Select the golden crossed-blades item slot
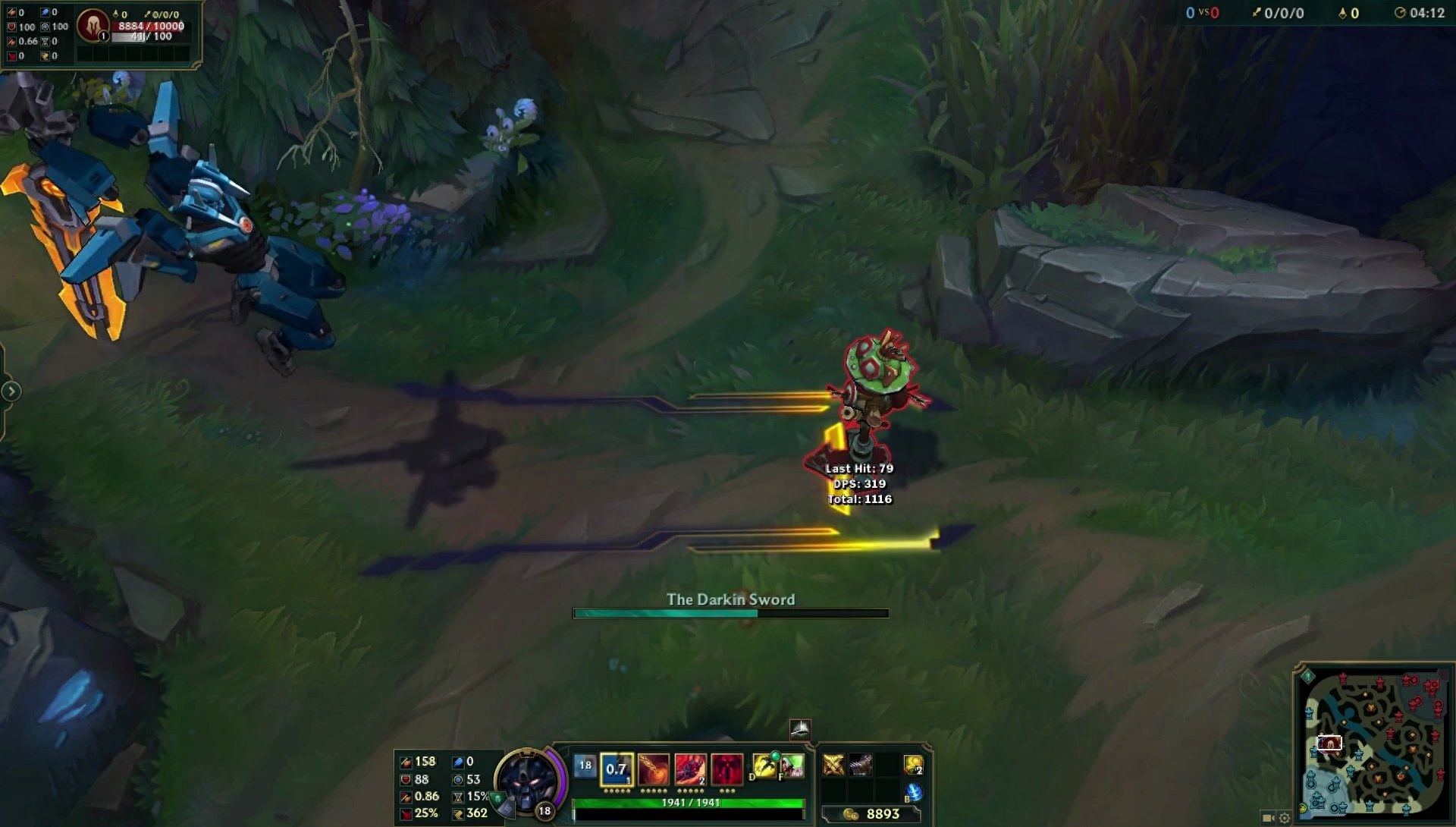 pyautogui.click(x=833, y=765)
